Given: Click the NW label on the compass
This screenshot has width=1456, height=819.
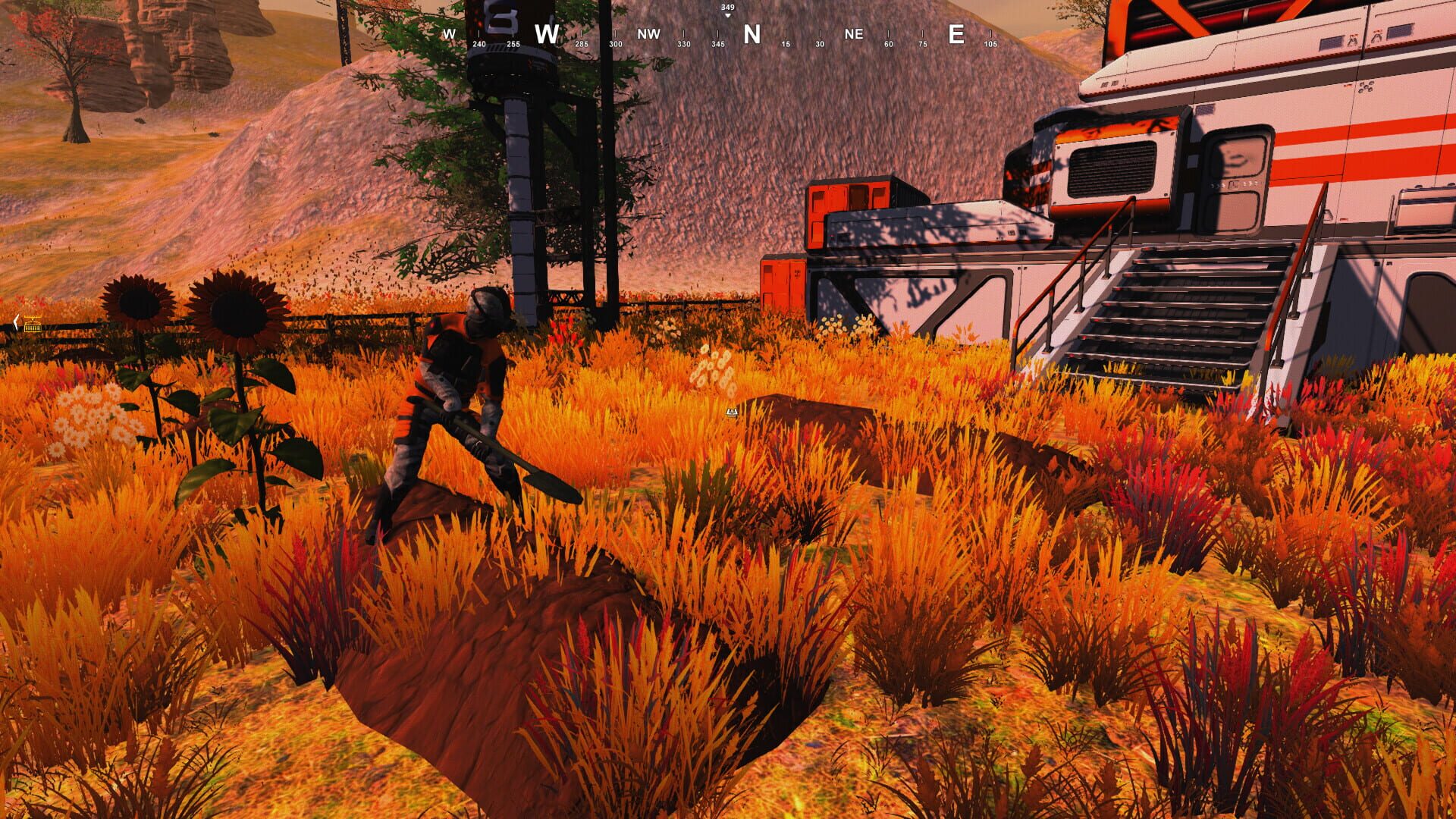Looking at the screenshot, I should (648, 34).
